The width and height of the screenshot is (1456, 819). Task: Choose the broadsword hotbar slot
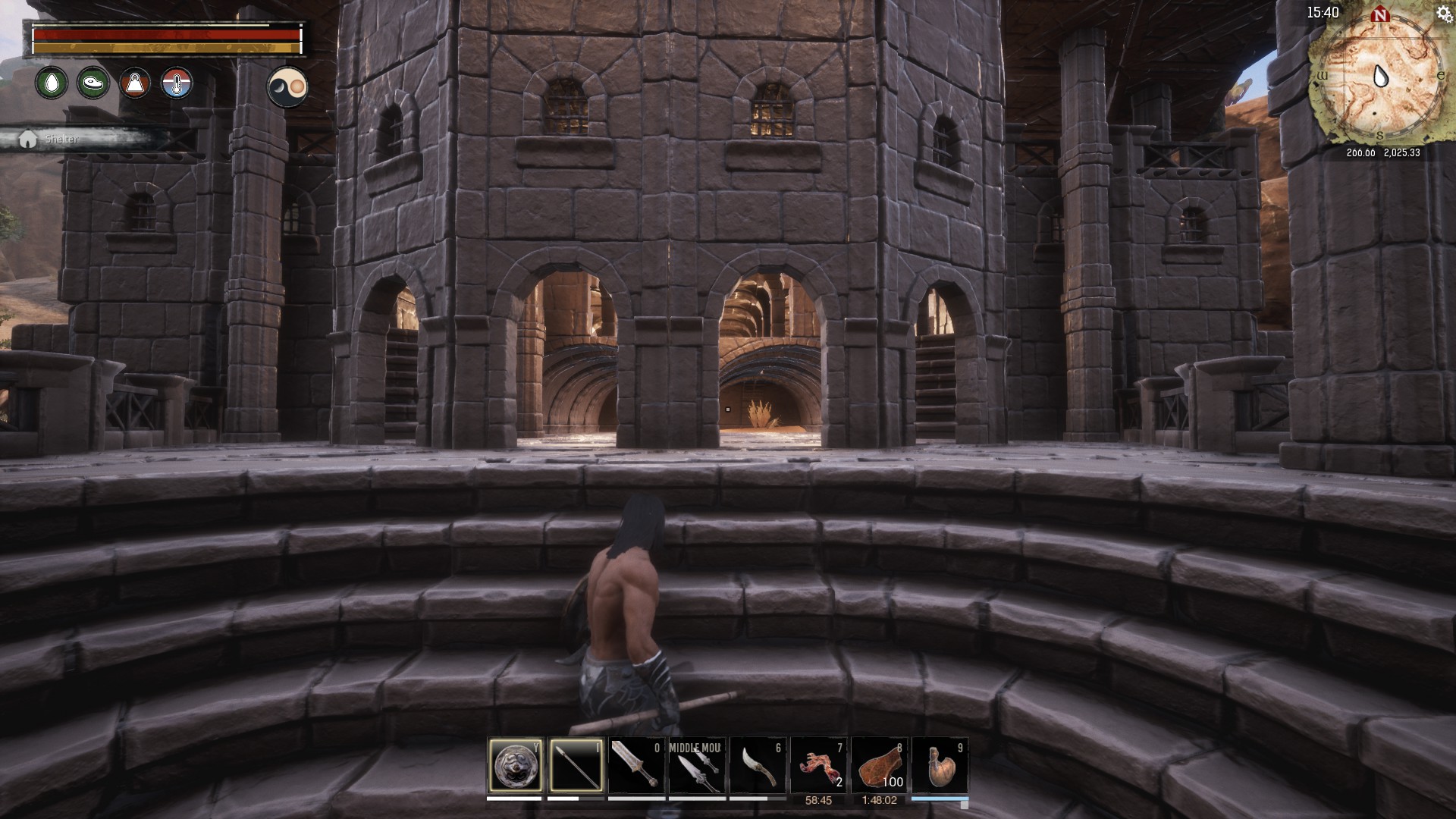[x=637, y=765]
